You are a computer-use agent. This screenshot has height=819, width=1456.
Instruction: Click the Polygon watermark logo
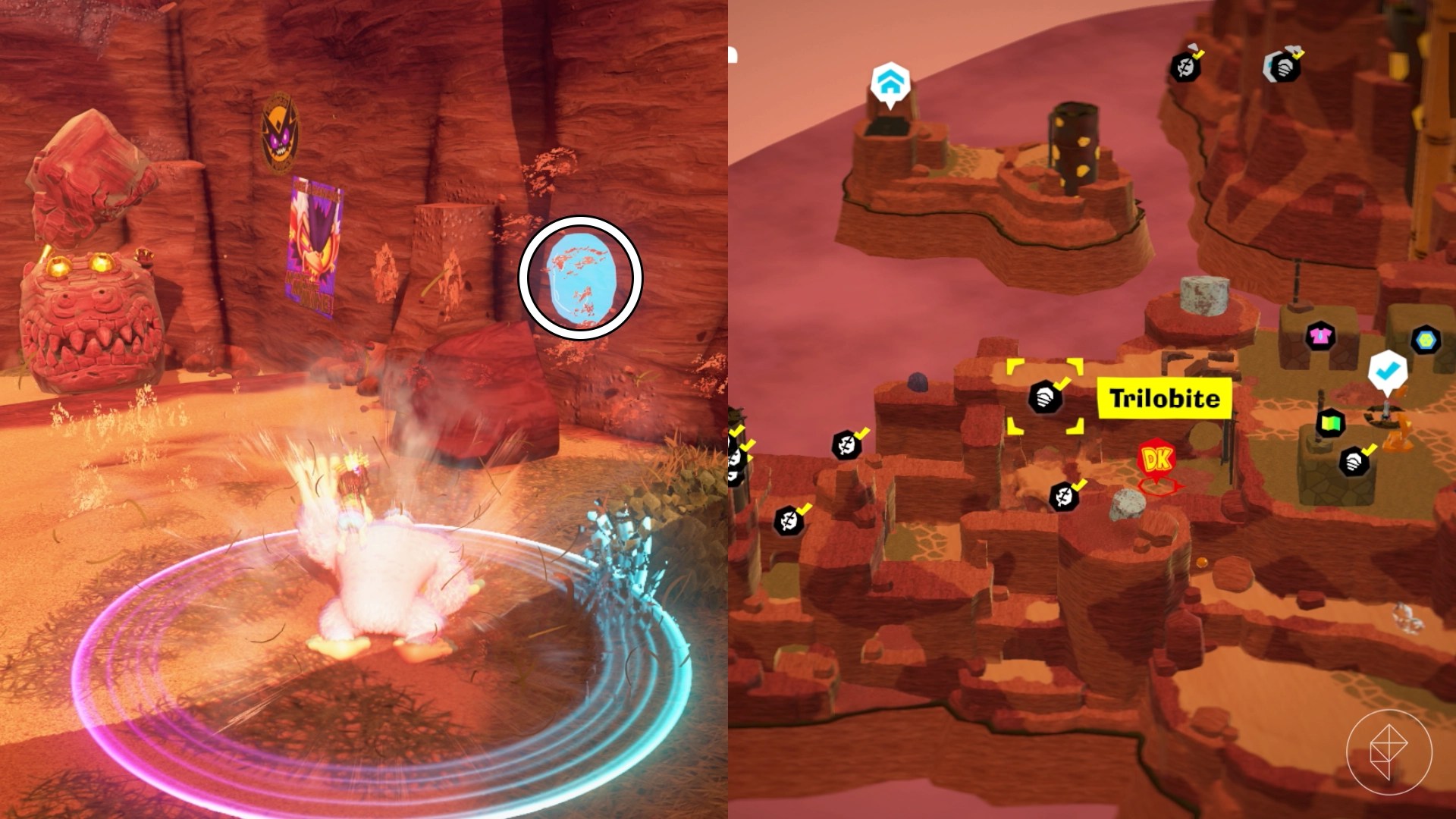[1389, 752]
